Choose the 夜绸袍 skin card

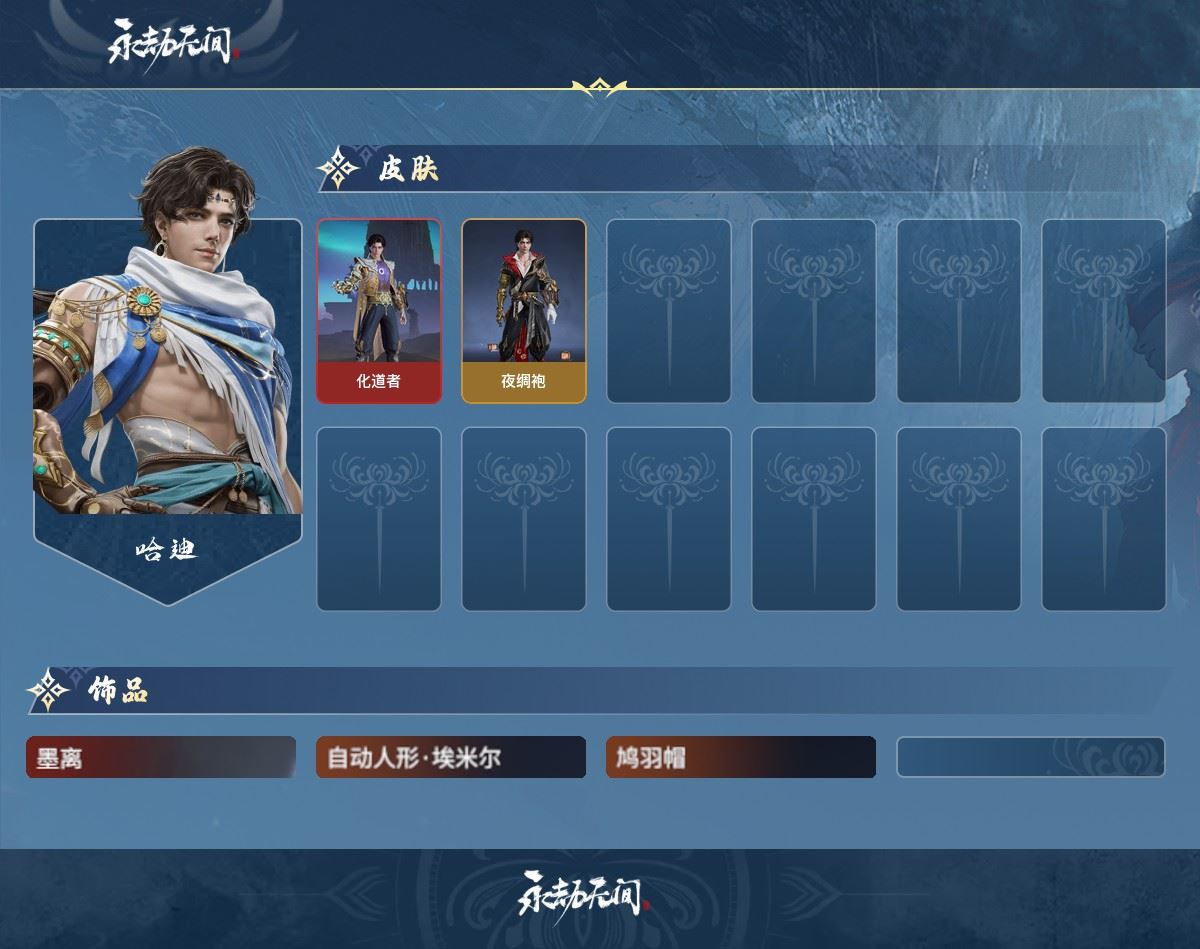[x=523, y=311]
